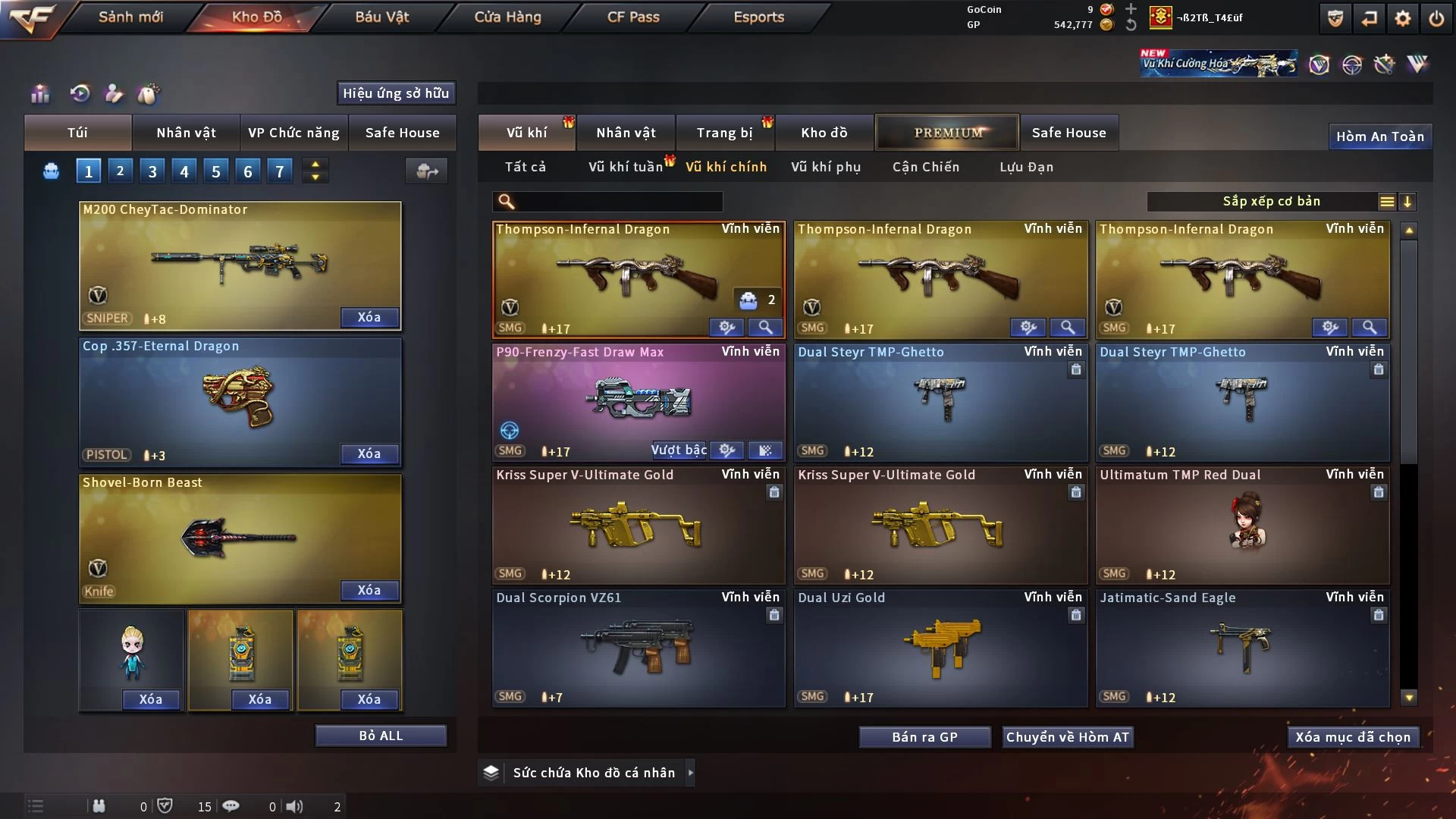1456x819 pixels.
Task: Click the Xóa mục đã chọn button
Action: (x=1353, y=737)
